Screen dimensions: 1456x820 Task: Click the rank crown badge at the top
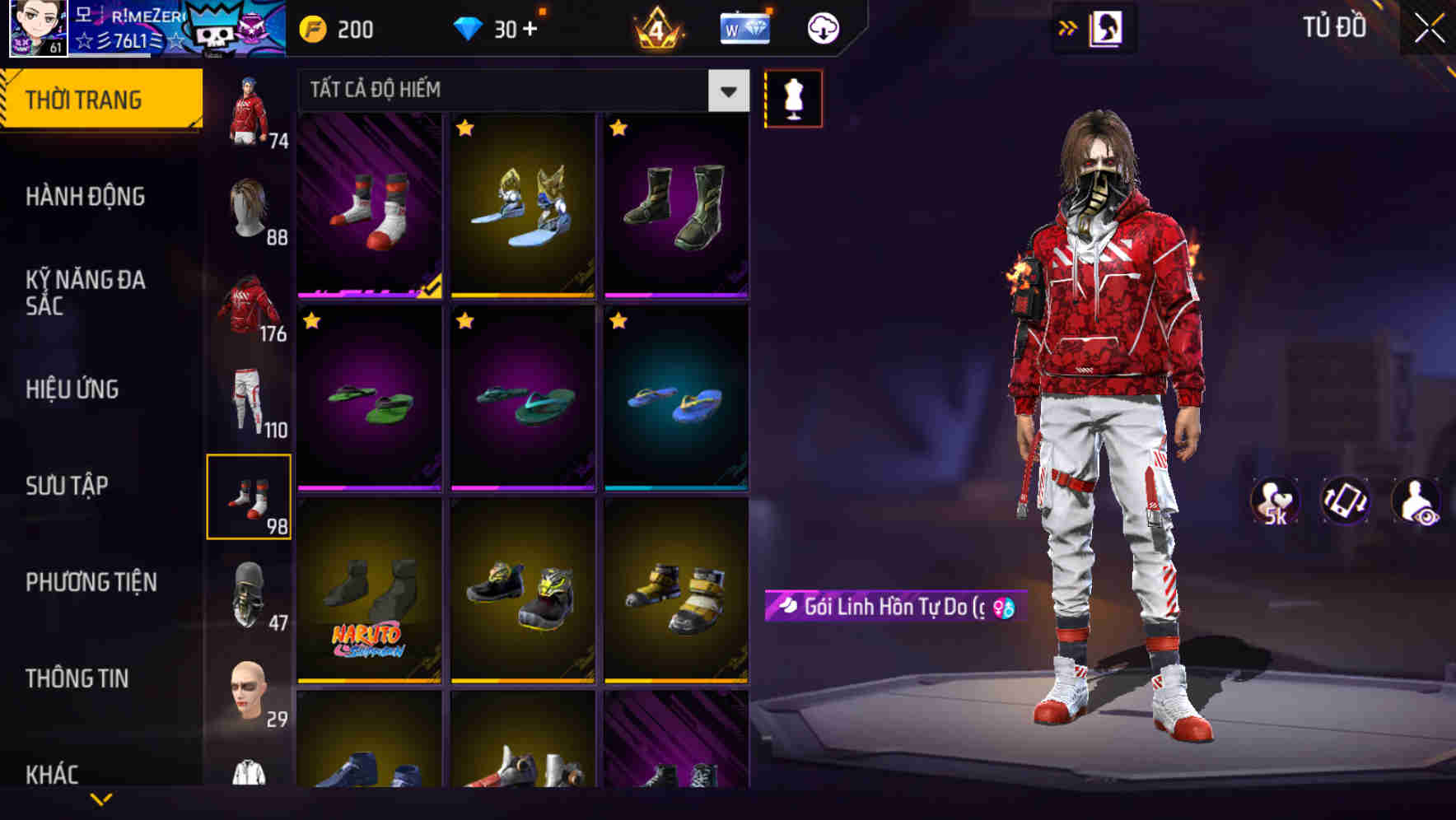point(659,27)
